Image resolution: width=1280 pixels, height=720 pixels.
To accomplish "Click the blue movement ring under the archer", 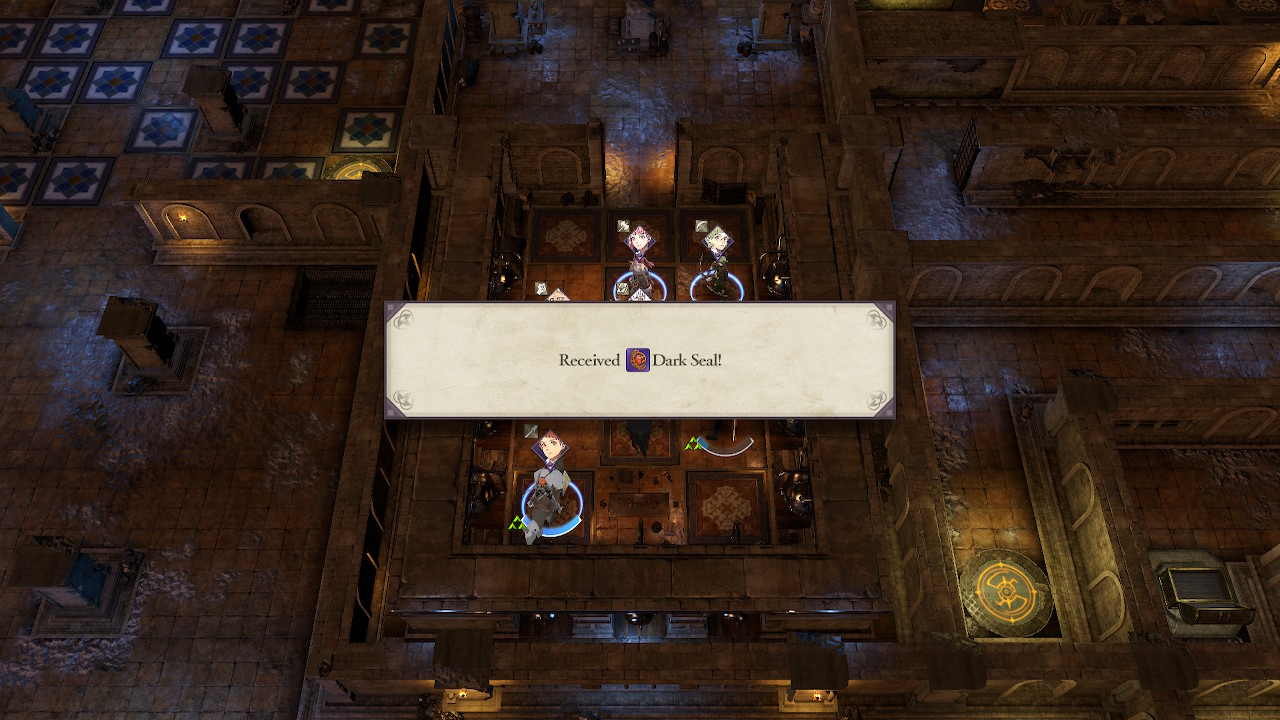I will coord(717,284).
